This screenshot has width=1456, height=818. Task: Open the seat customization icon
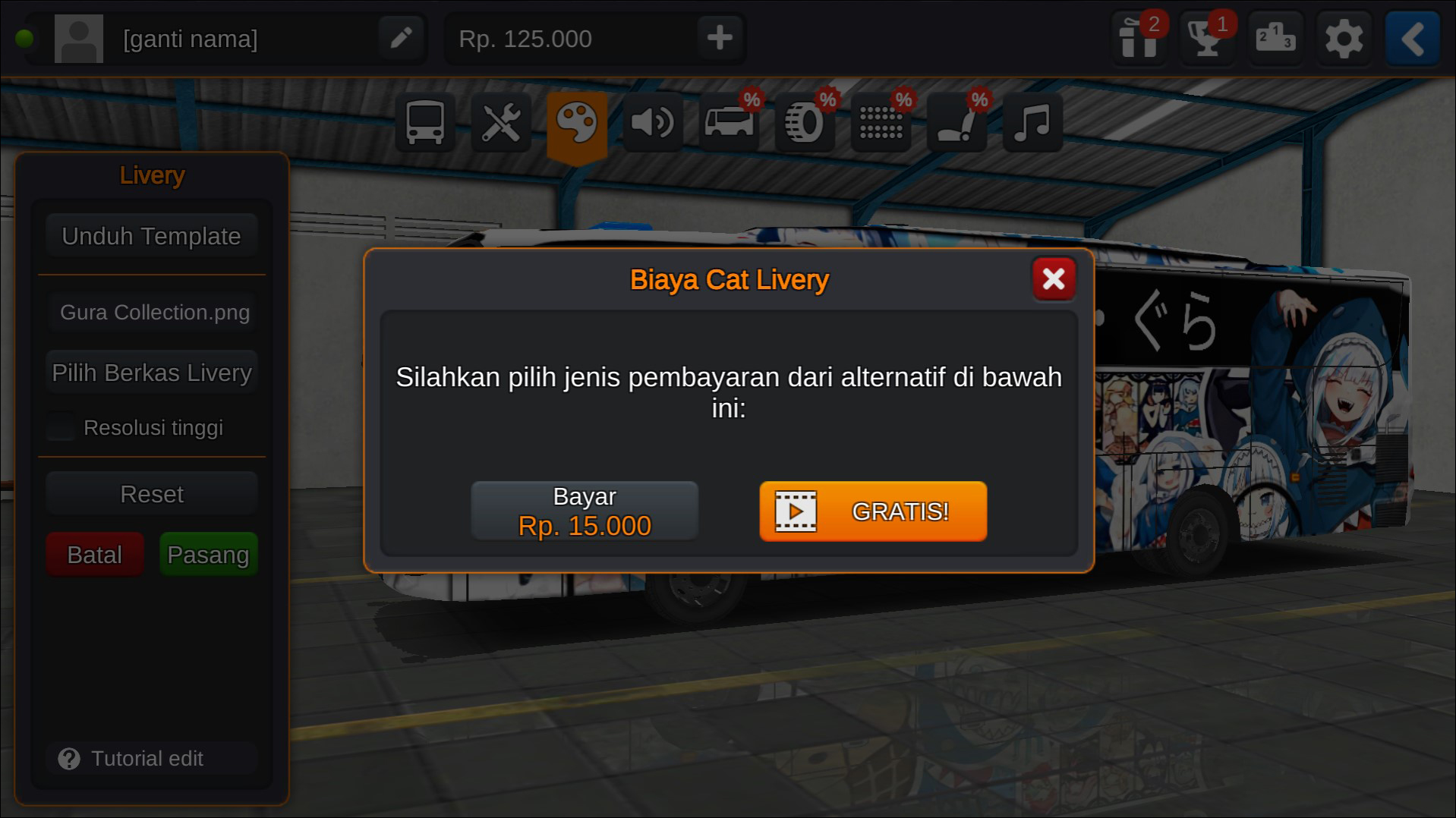point(956,124)
